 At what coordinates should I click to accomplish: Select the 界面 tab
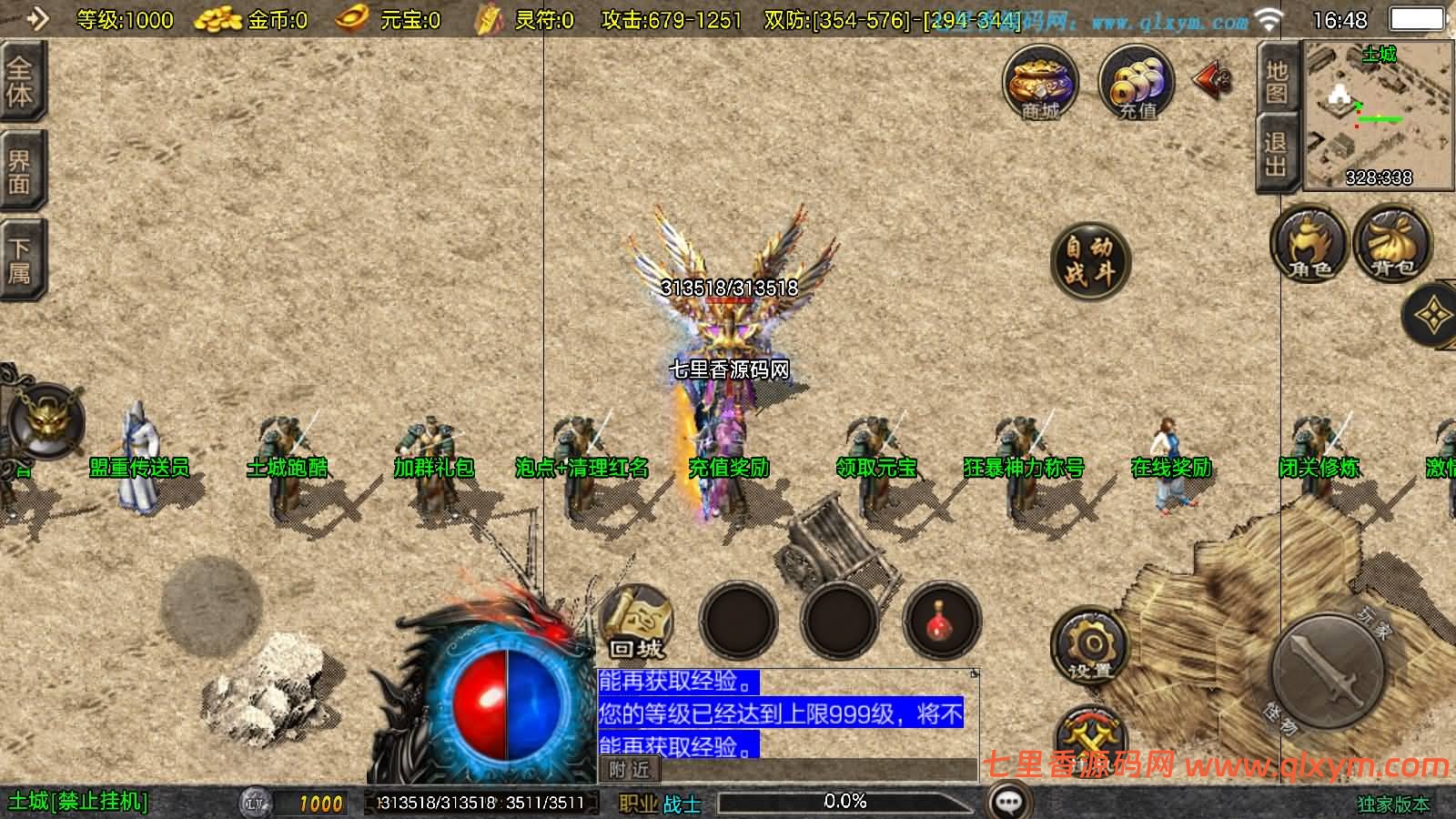(20, 171)
